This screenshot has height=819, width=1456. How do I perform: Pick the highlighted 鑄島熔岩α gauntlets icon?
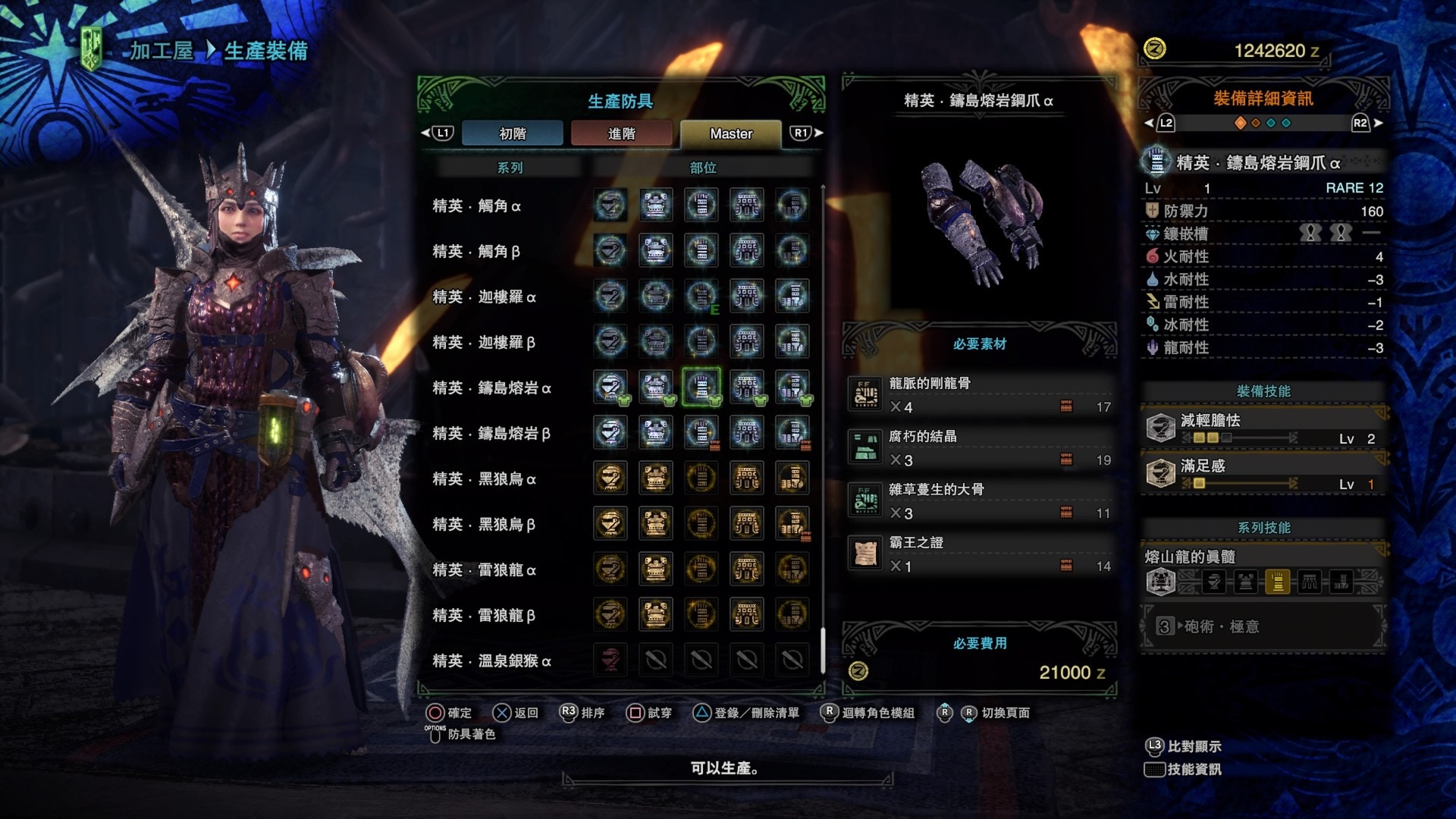701,388
